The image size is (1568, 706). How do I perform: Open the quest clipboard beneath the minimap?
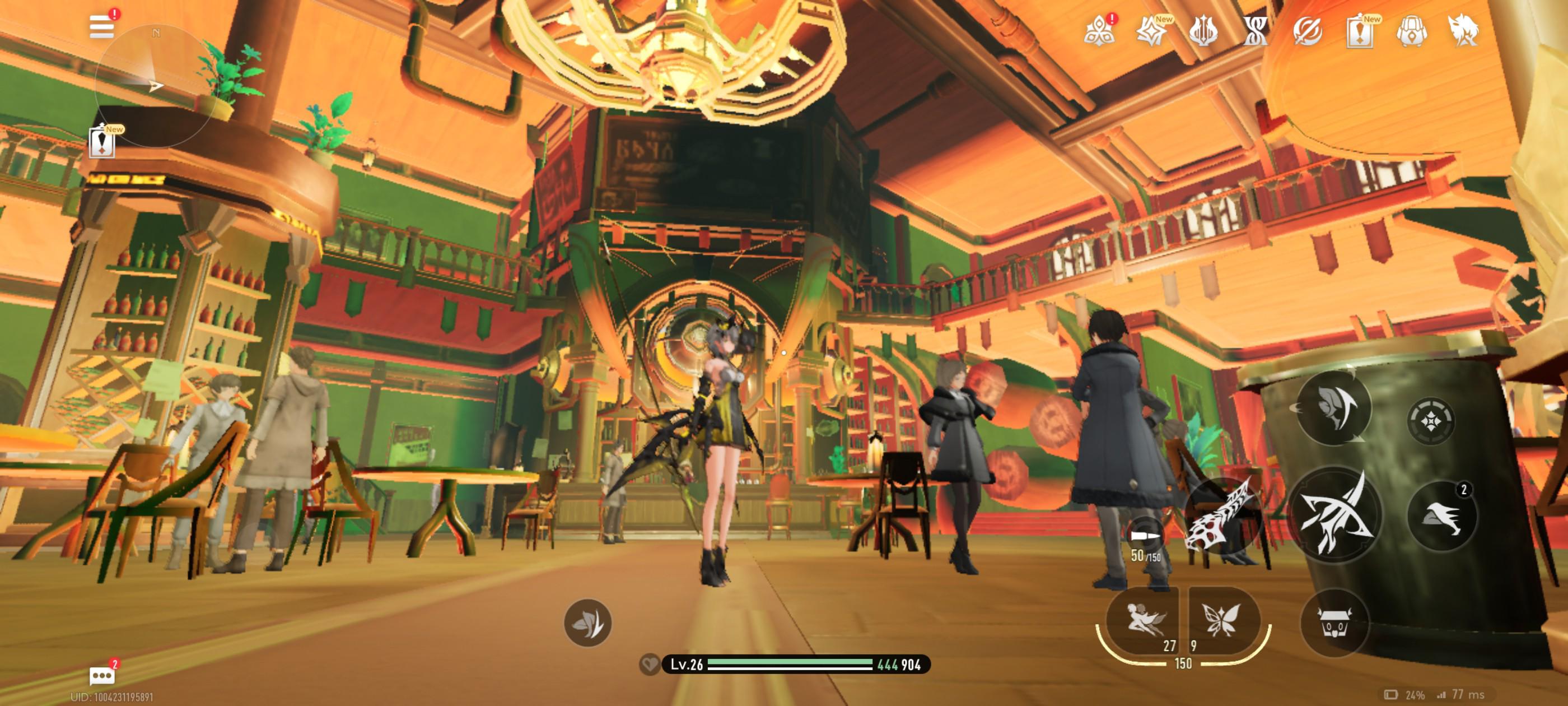[x=102, y=142]
